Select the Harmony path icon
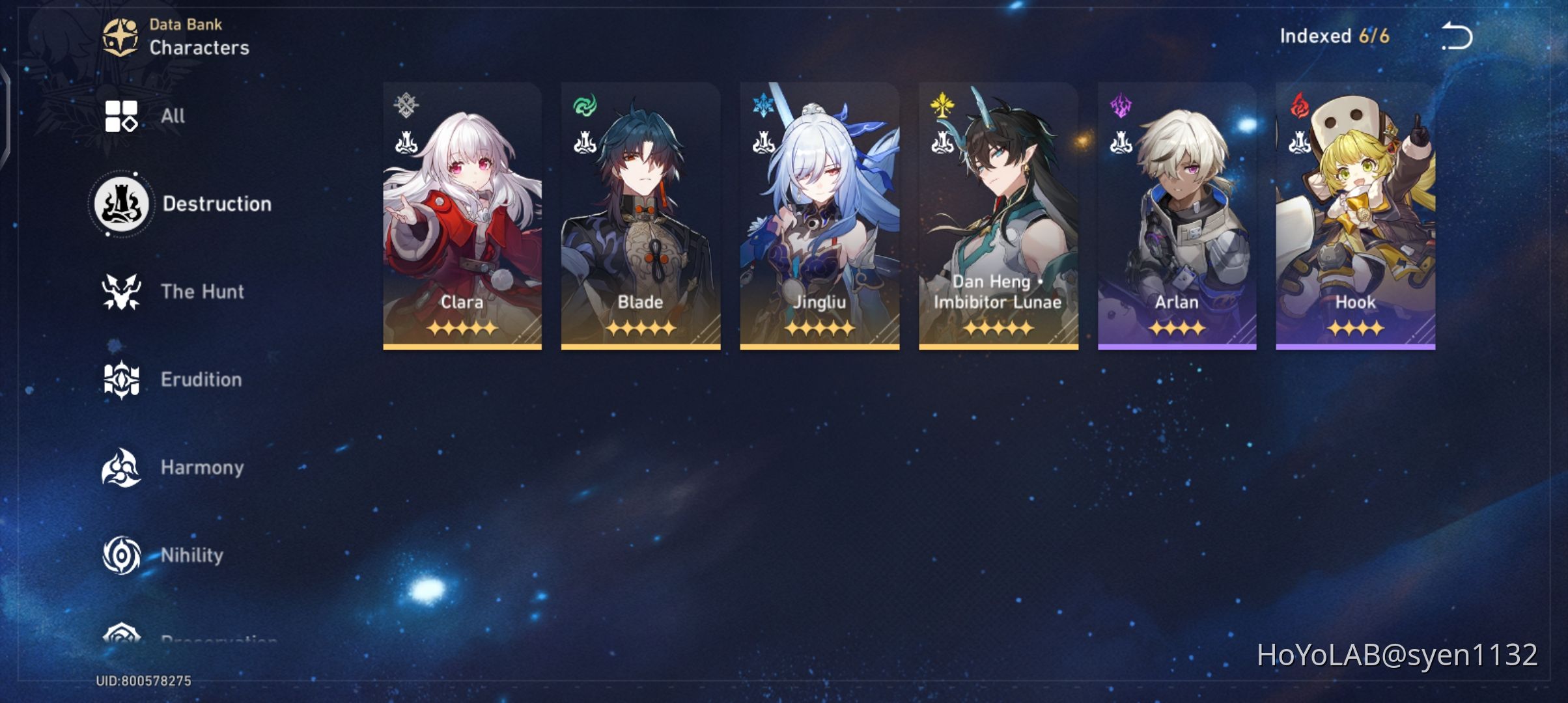Image resolution: width=1568 pixels, height=703 pixels. [x=120, y=467]
